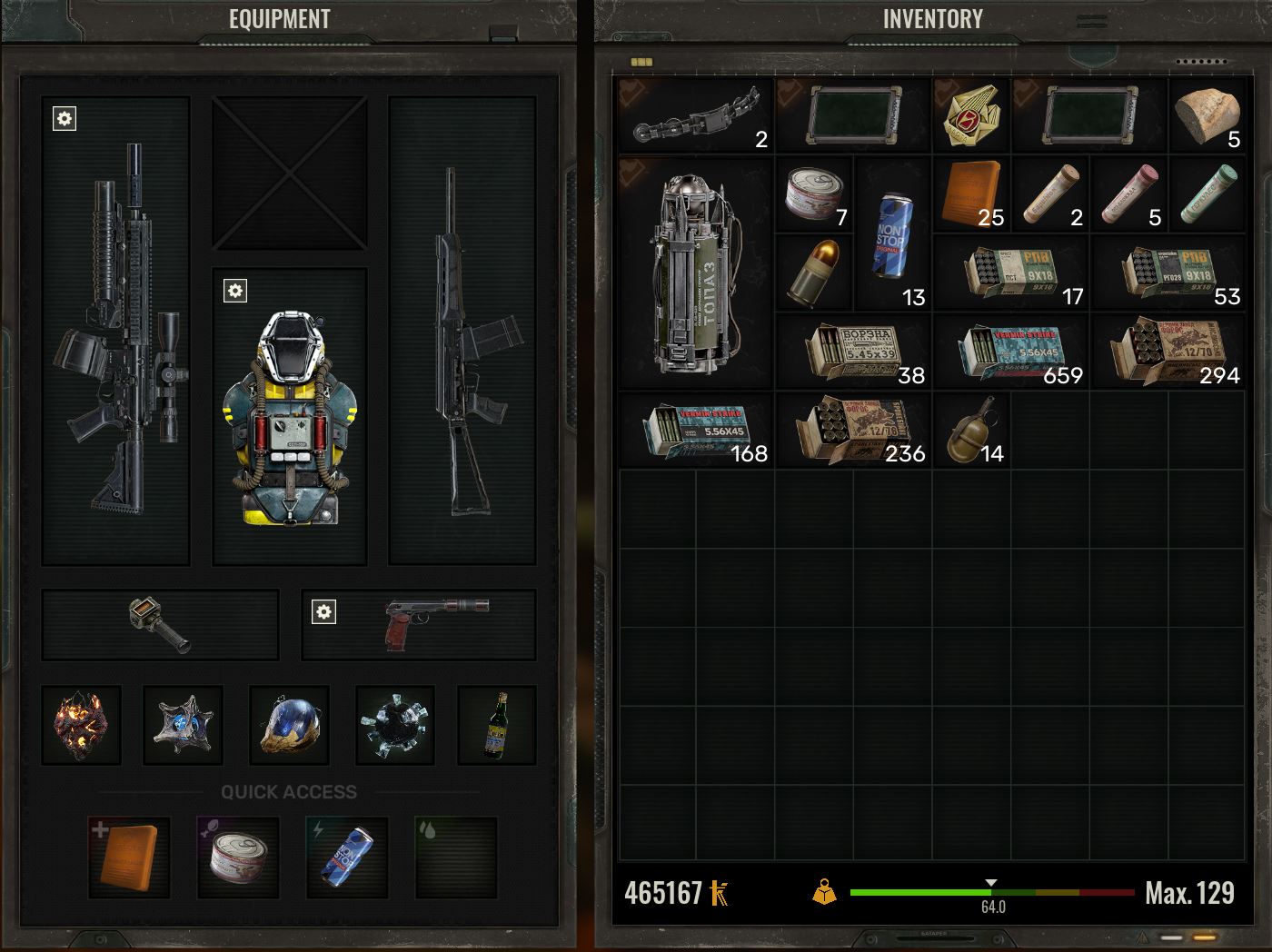1272x952 pixels.
Task: Click the gold badge item
Action: point(972,114)
